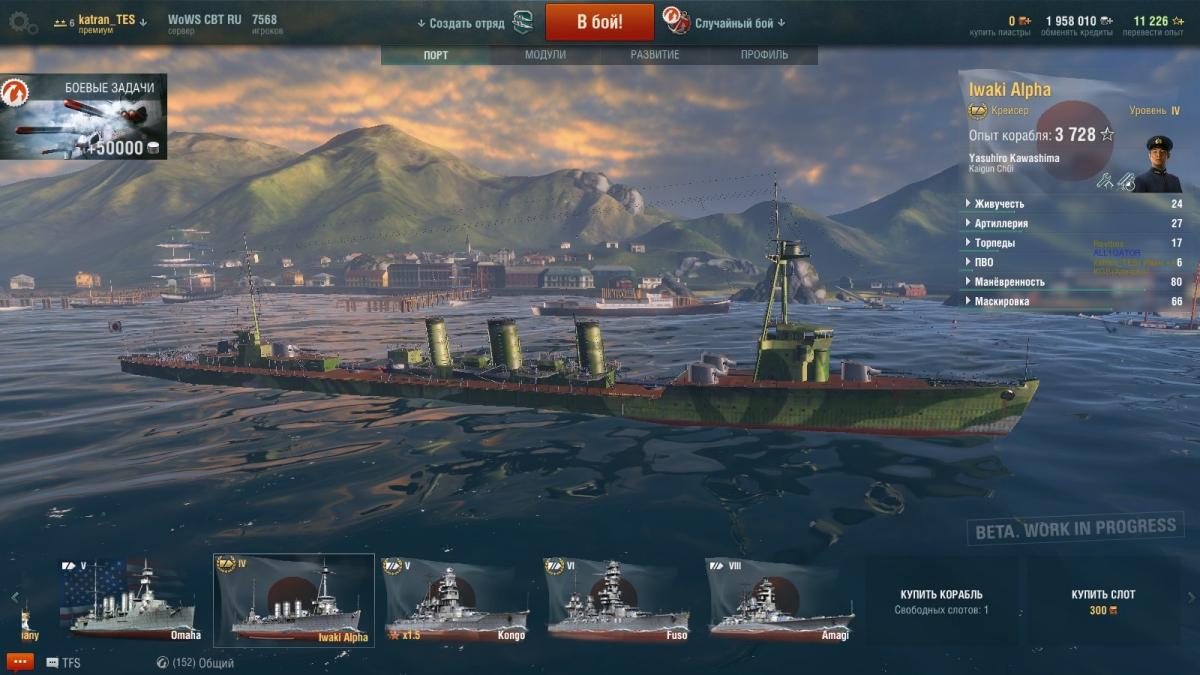Pick the Amagi ship slot
This screenshot has width=1200, height=675.
pyautogui.click(x=780, y=601)
